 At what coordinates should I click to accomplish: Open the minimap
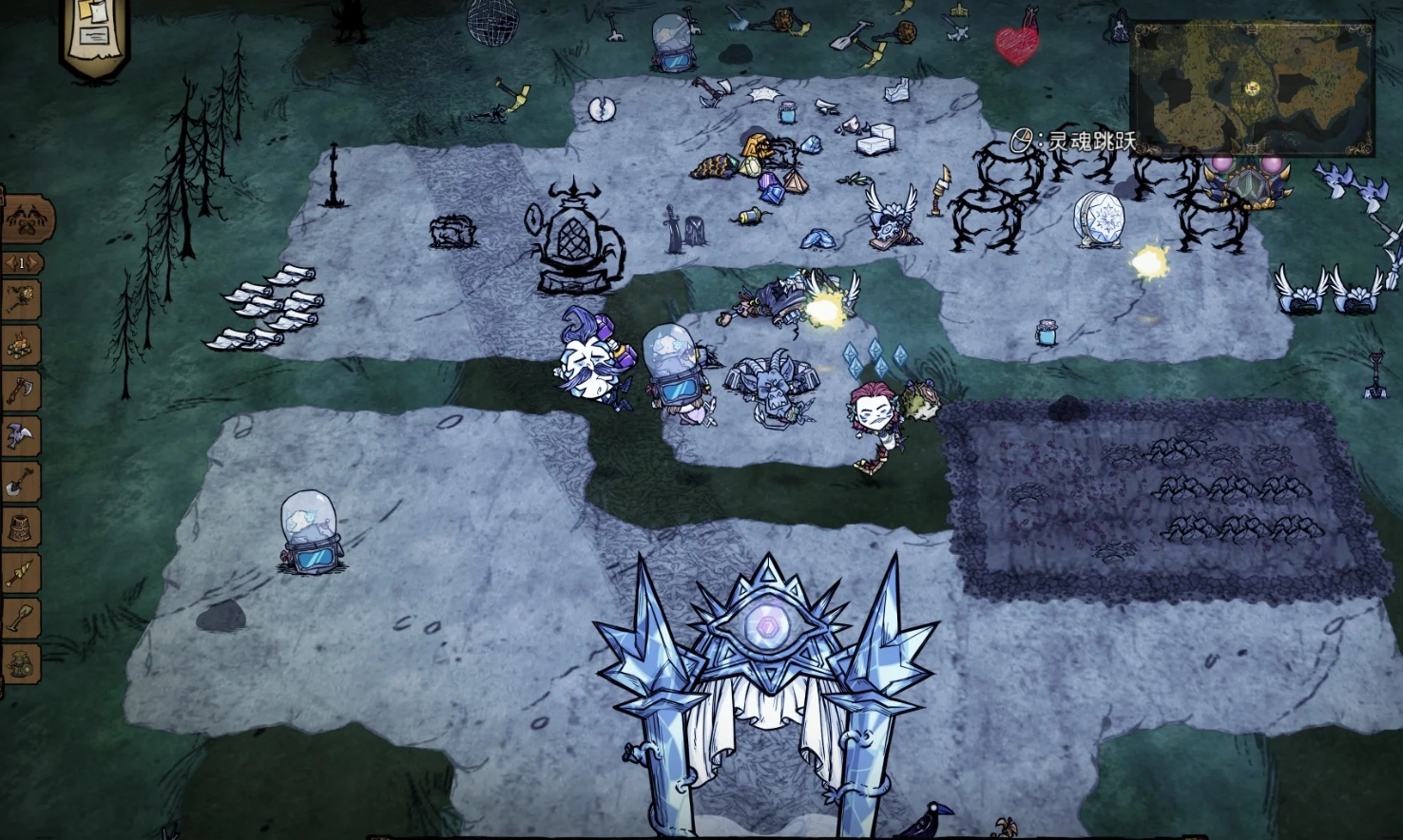[1251, 88]
